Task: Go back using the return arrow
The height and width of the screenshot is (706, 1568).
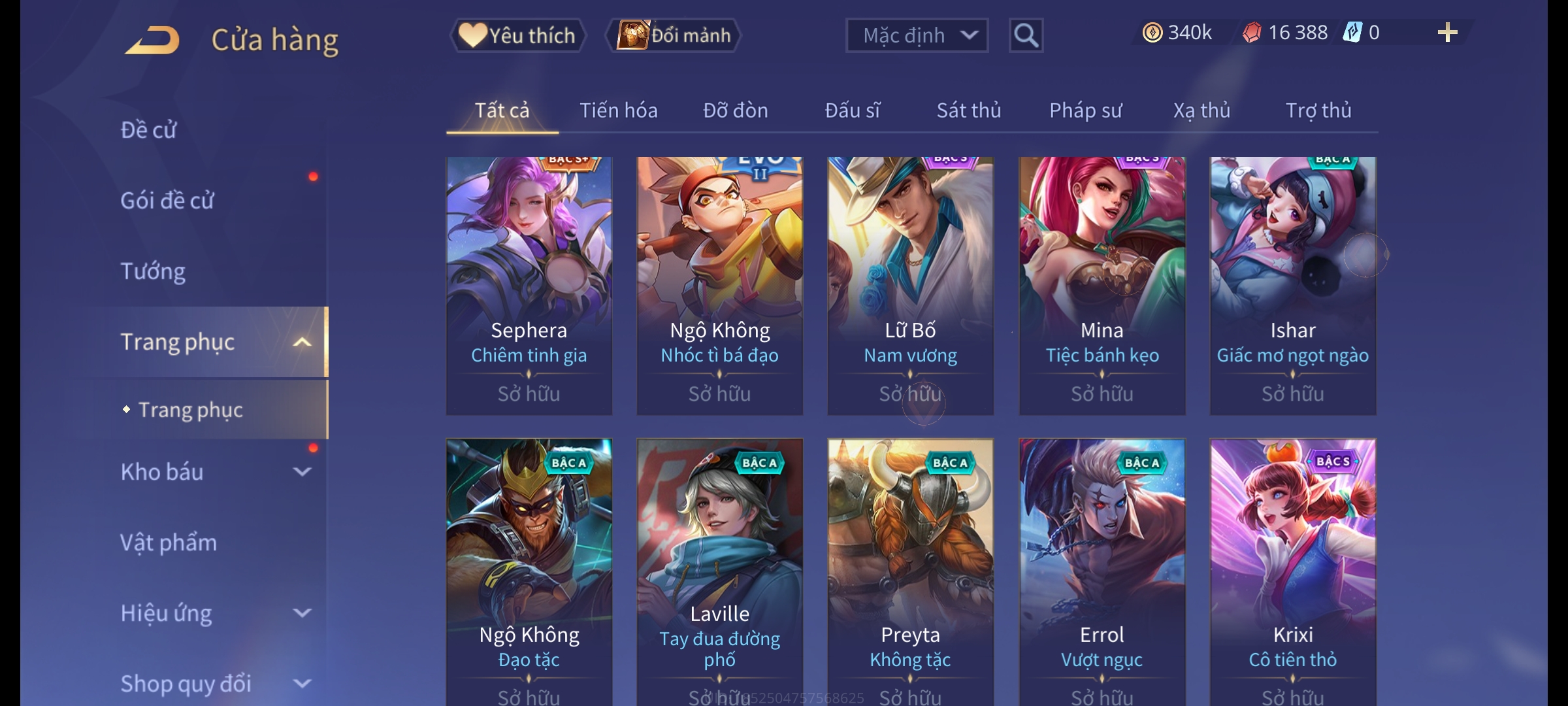Action: (x=153, y=41)
